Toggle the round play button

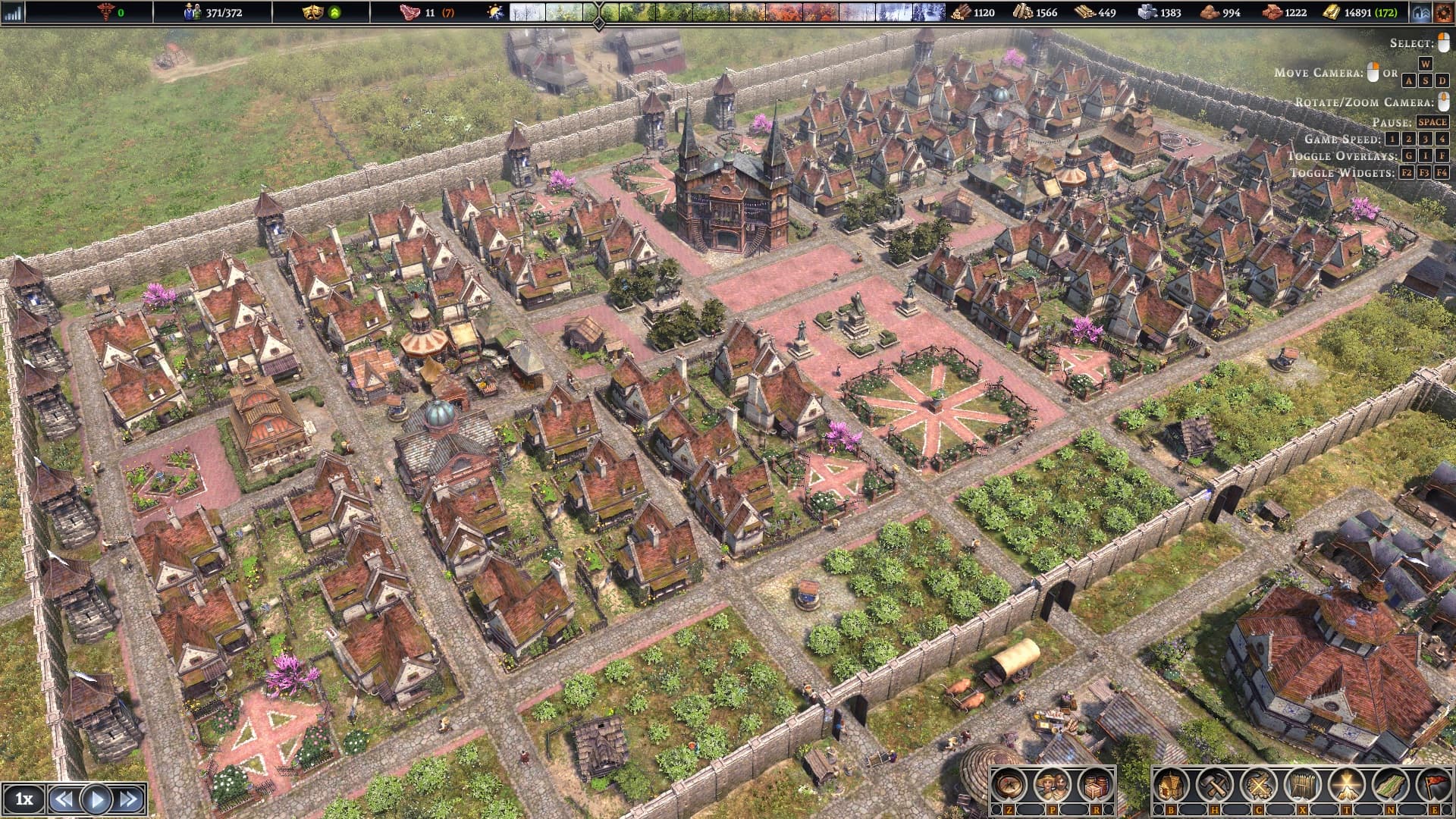click(96, 799)
